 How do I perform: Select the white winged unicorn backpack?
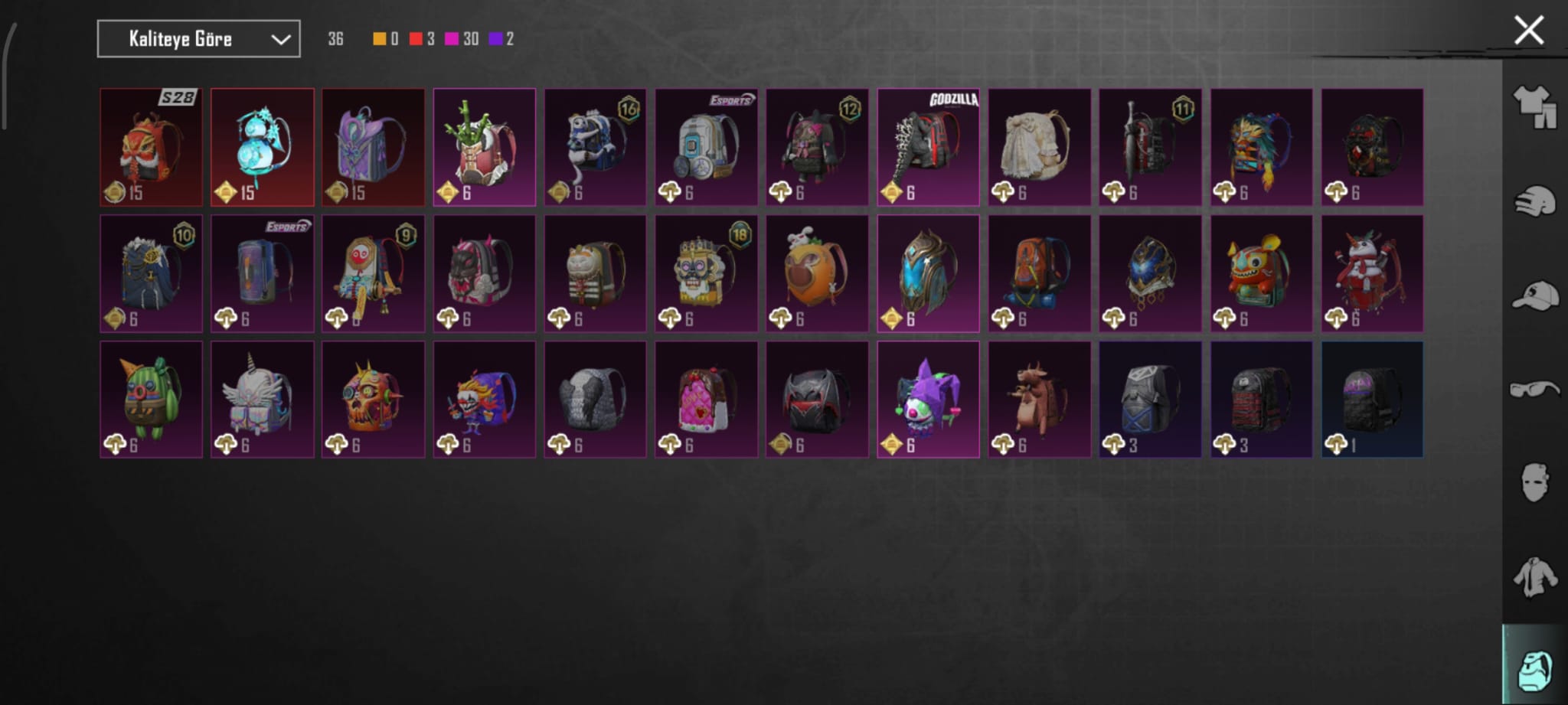(x=263, y=400)
